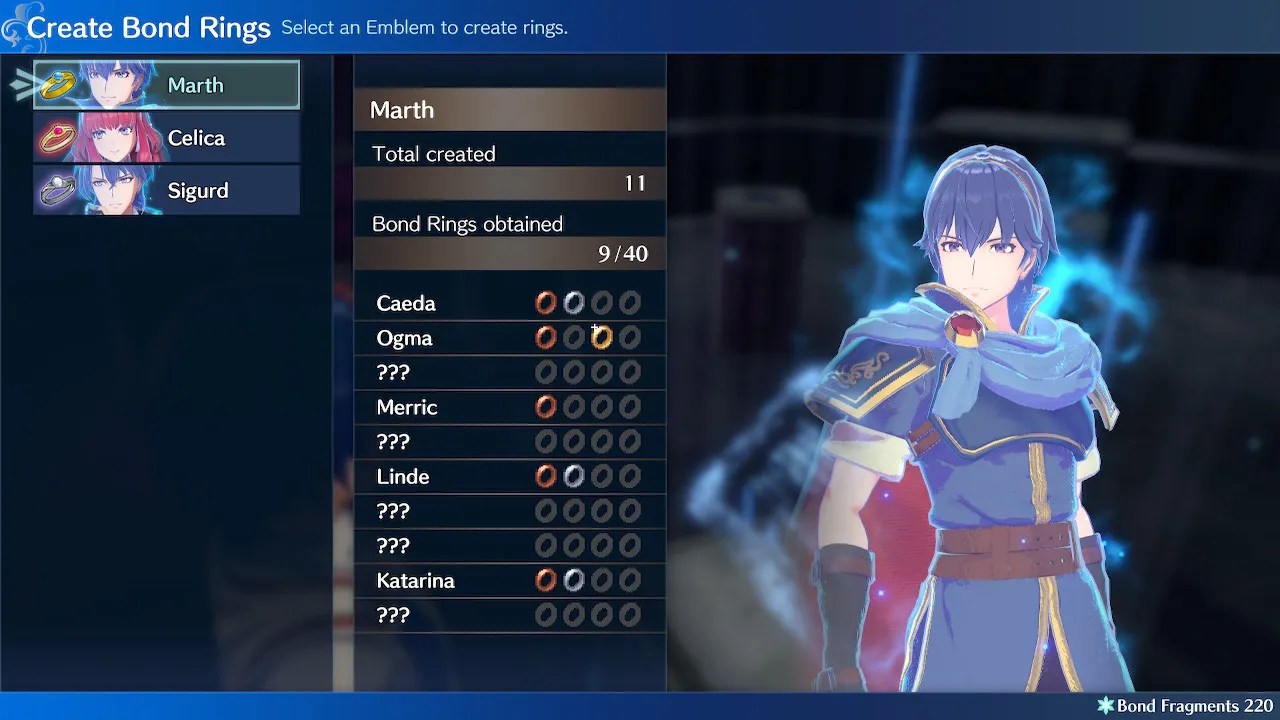Screen dimensions: 1280x720
Task: Switch to the Sigurd emblem entry
Action: coord(165,190)
